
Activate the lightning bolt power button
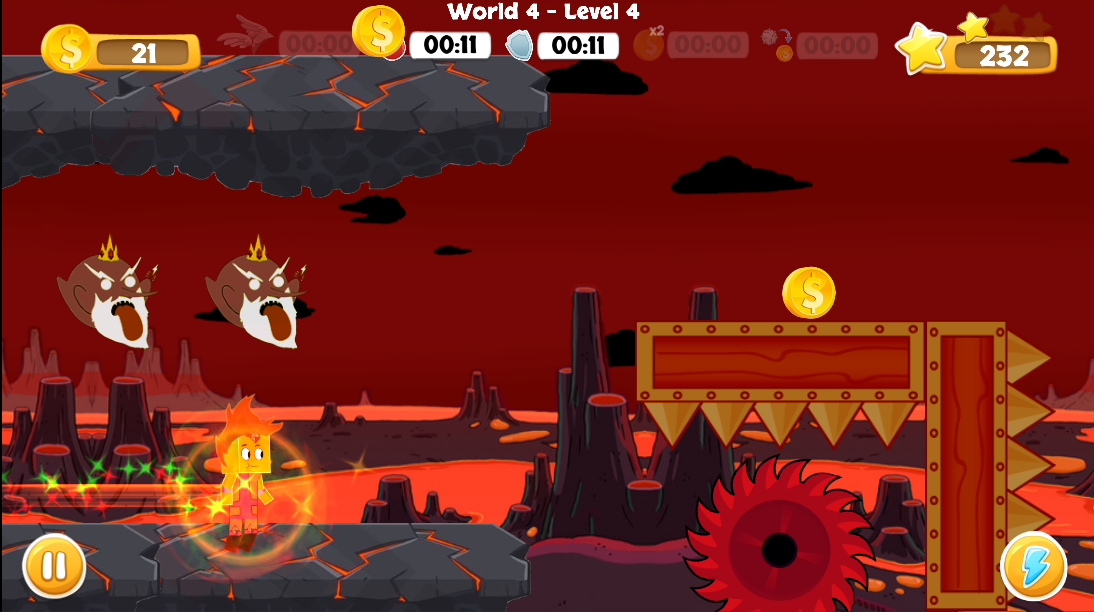tap(1033, 566)
